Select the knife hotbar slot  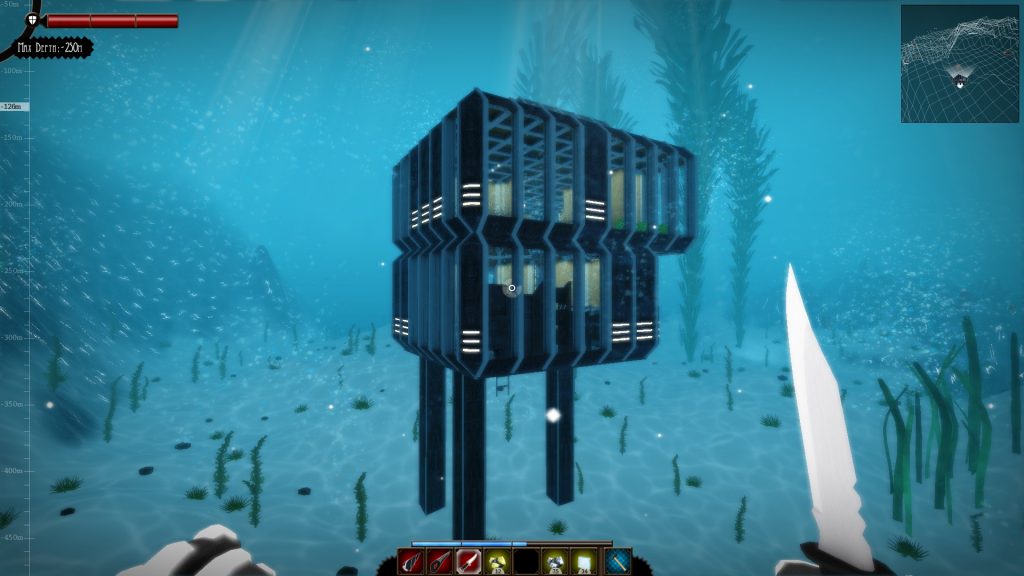[x=469, y=562]
